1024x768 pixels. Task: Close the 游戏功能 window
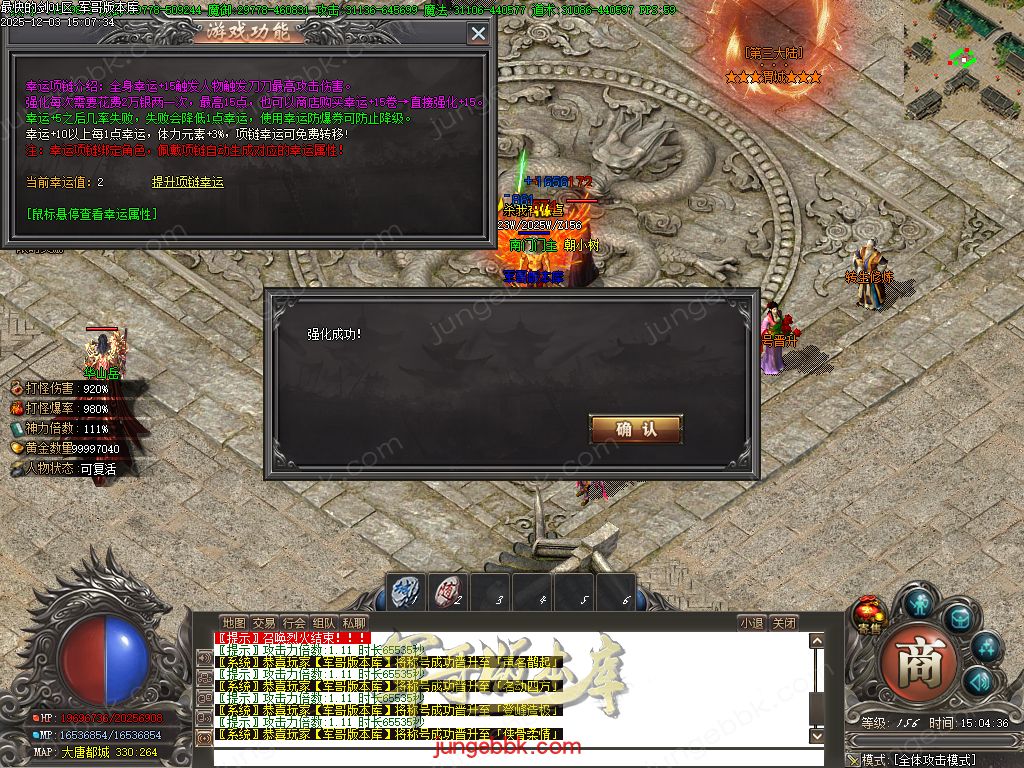pyautogui.click(x=478, y=33)
